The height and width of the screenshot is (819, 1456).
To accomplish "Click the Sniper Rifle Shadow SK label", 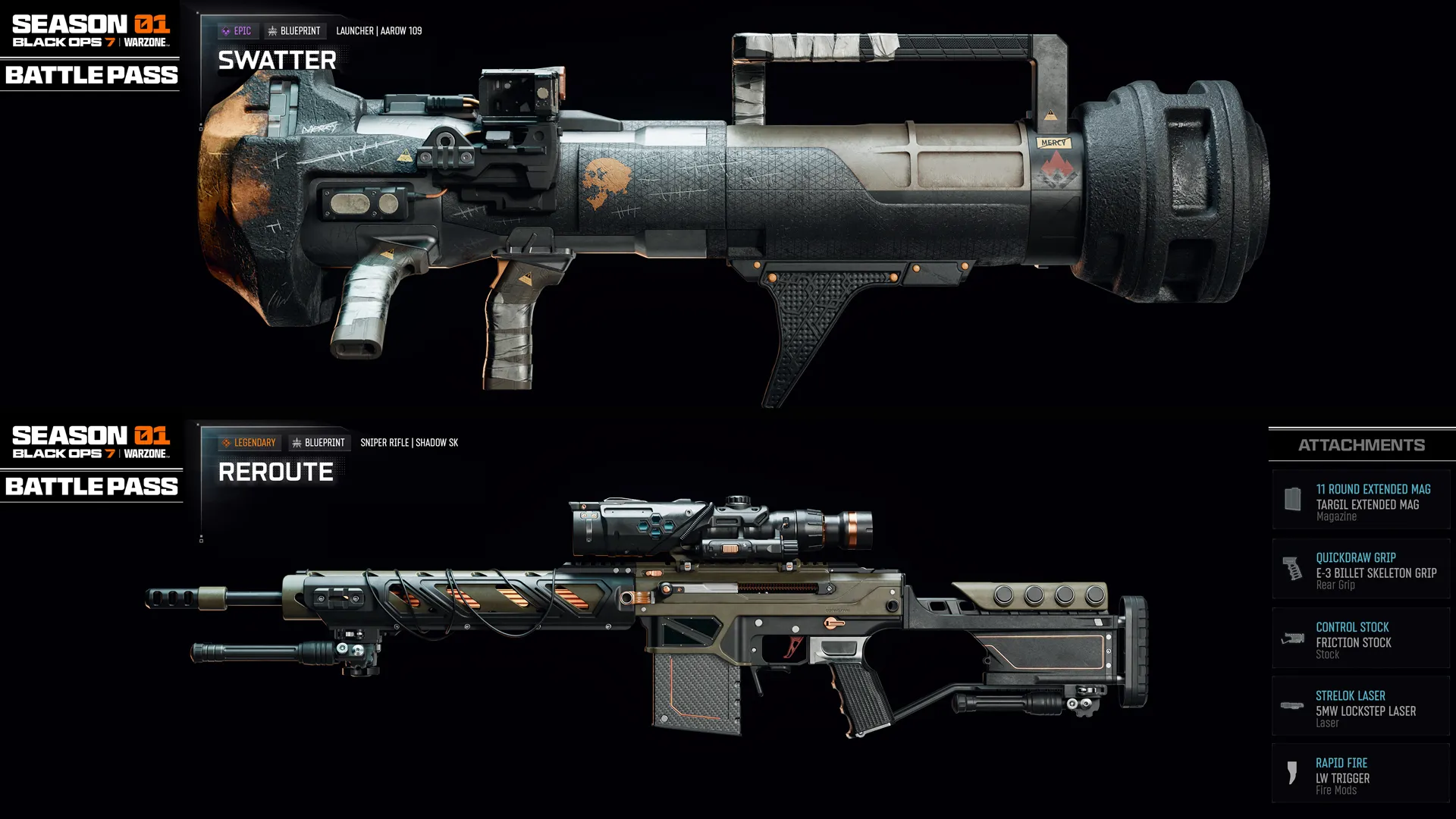I will [410, 442].
